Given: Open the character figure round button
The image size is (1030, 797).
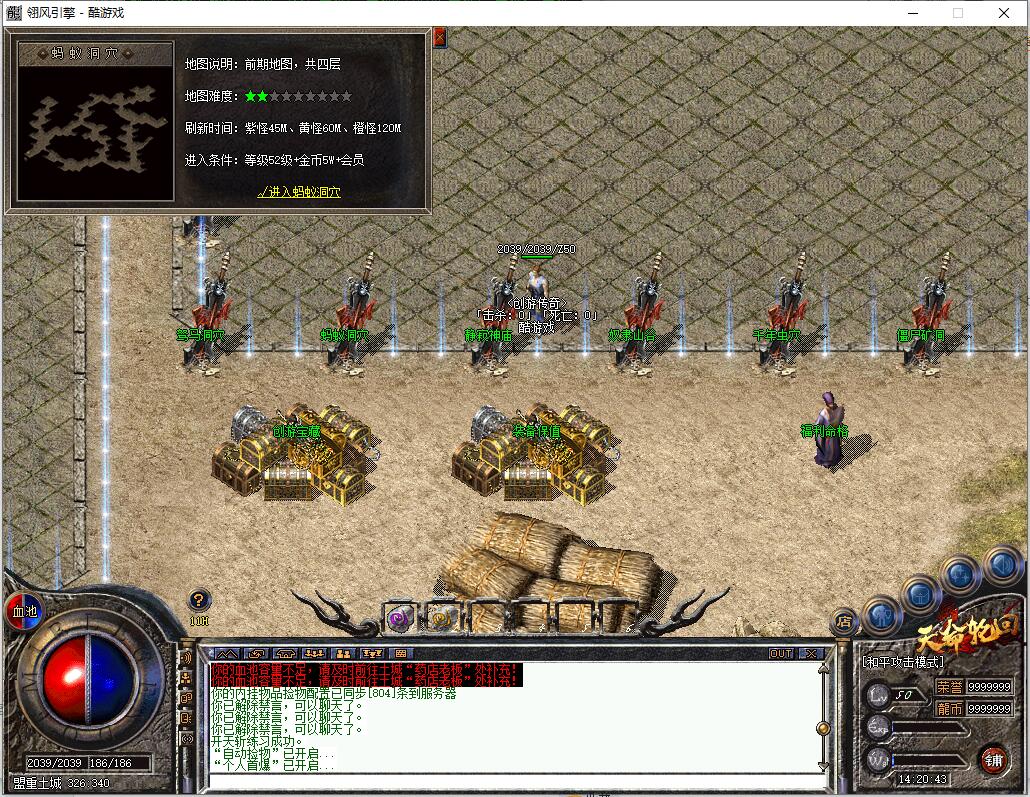Looking at the screenshot, I should click(882, 613).
